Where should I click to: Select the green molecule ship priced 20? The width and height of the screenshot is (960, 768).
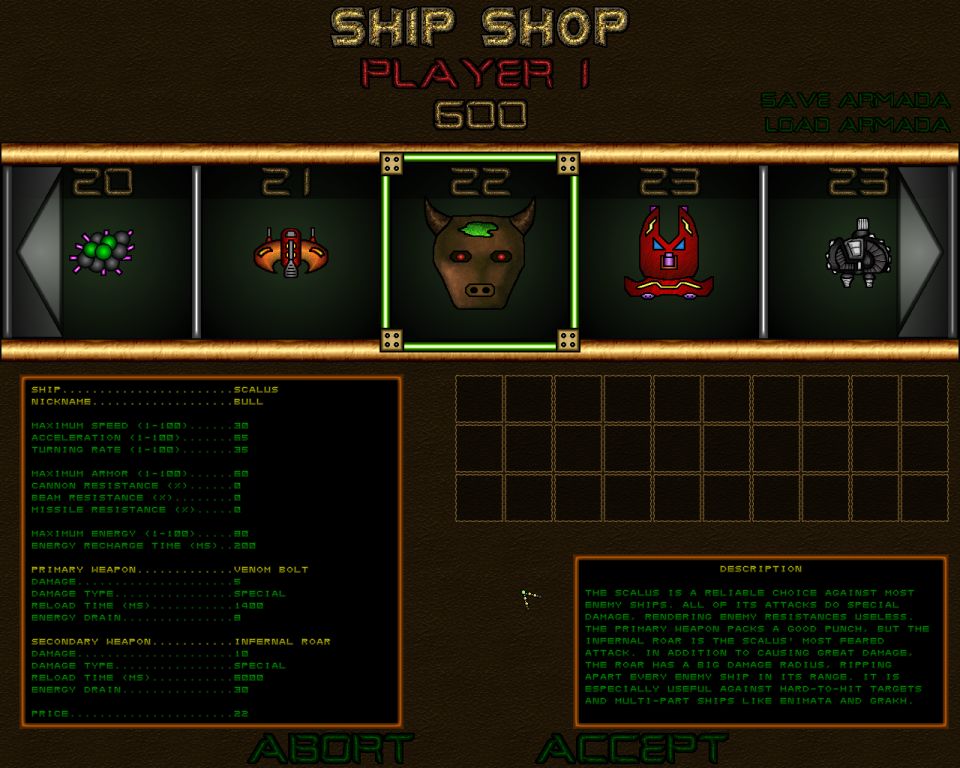[103, 252]
